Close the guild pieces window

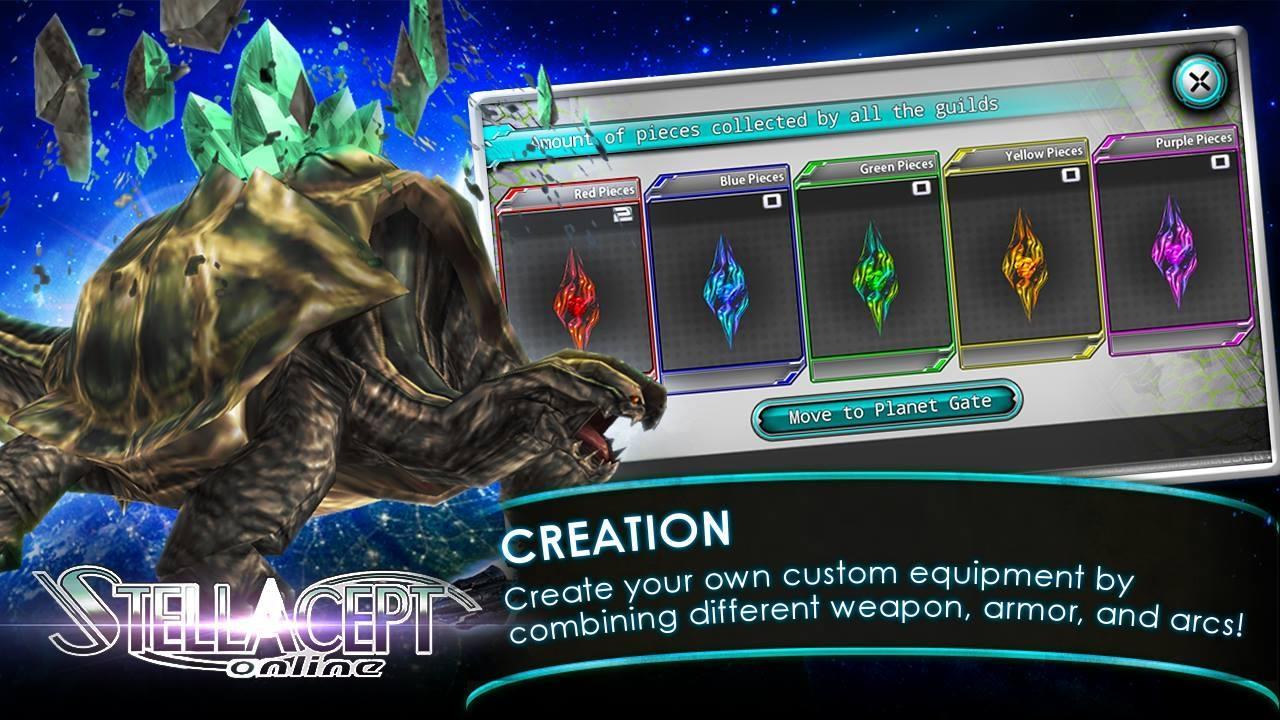point(1198,81)
